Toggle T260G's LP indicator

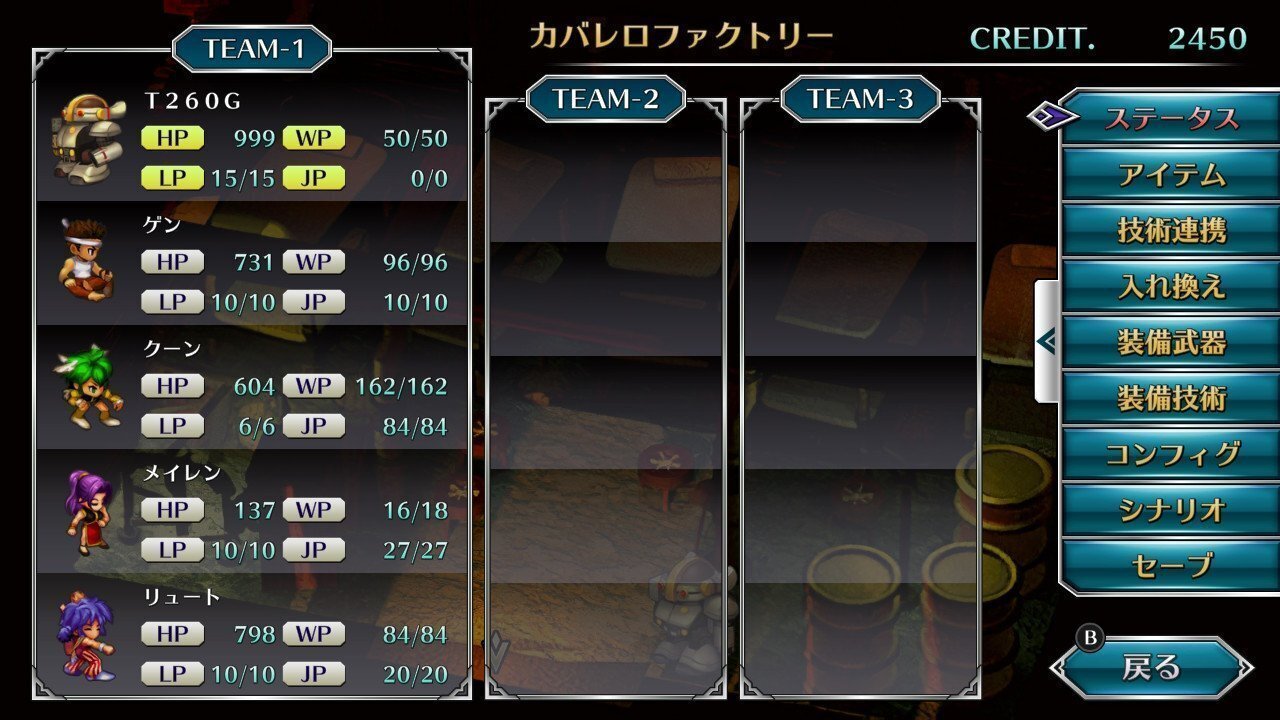pyautogui.click(x=171, y=177)
